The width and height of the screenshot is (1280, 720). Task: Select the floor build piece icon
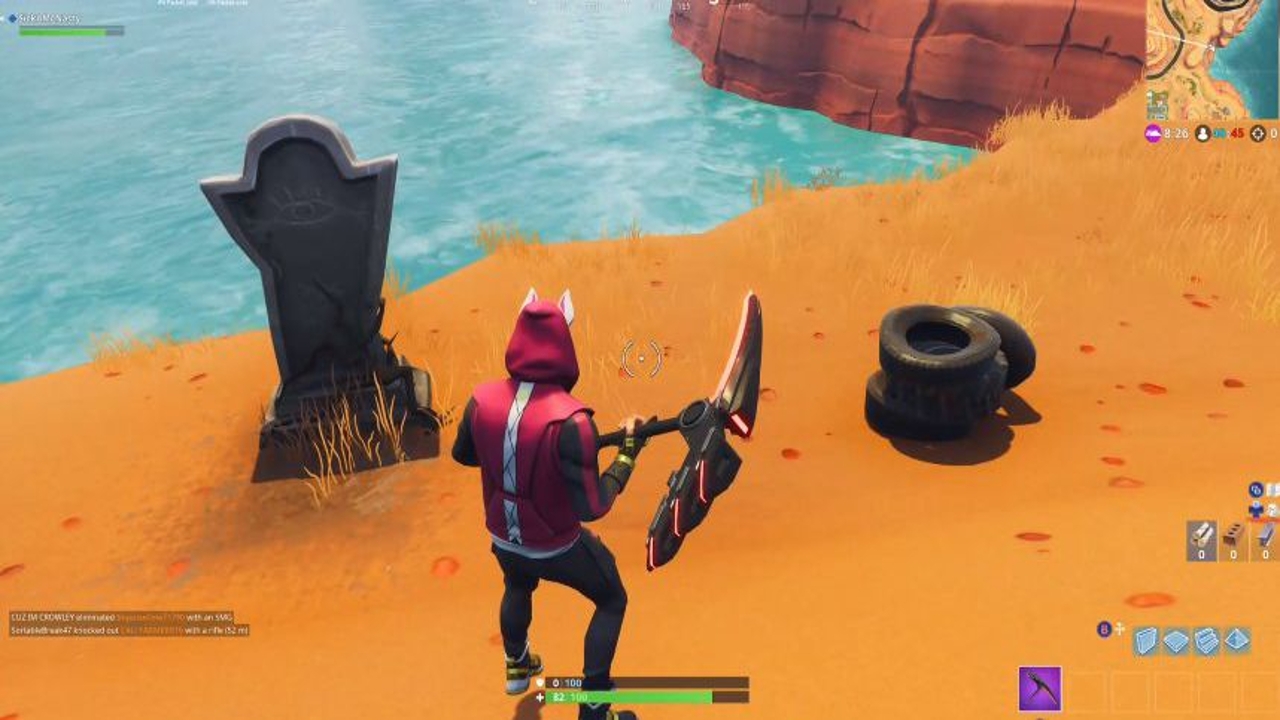coord(1174,640)
